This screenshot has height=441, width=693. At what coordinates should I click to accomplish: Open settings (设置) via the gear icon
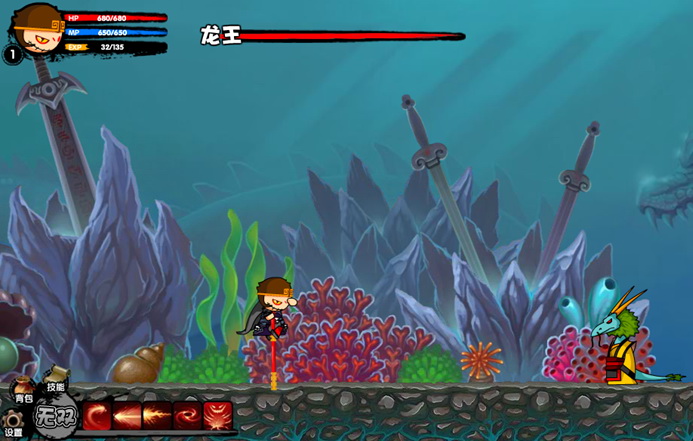(x=12, y=420)
